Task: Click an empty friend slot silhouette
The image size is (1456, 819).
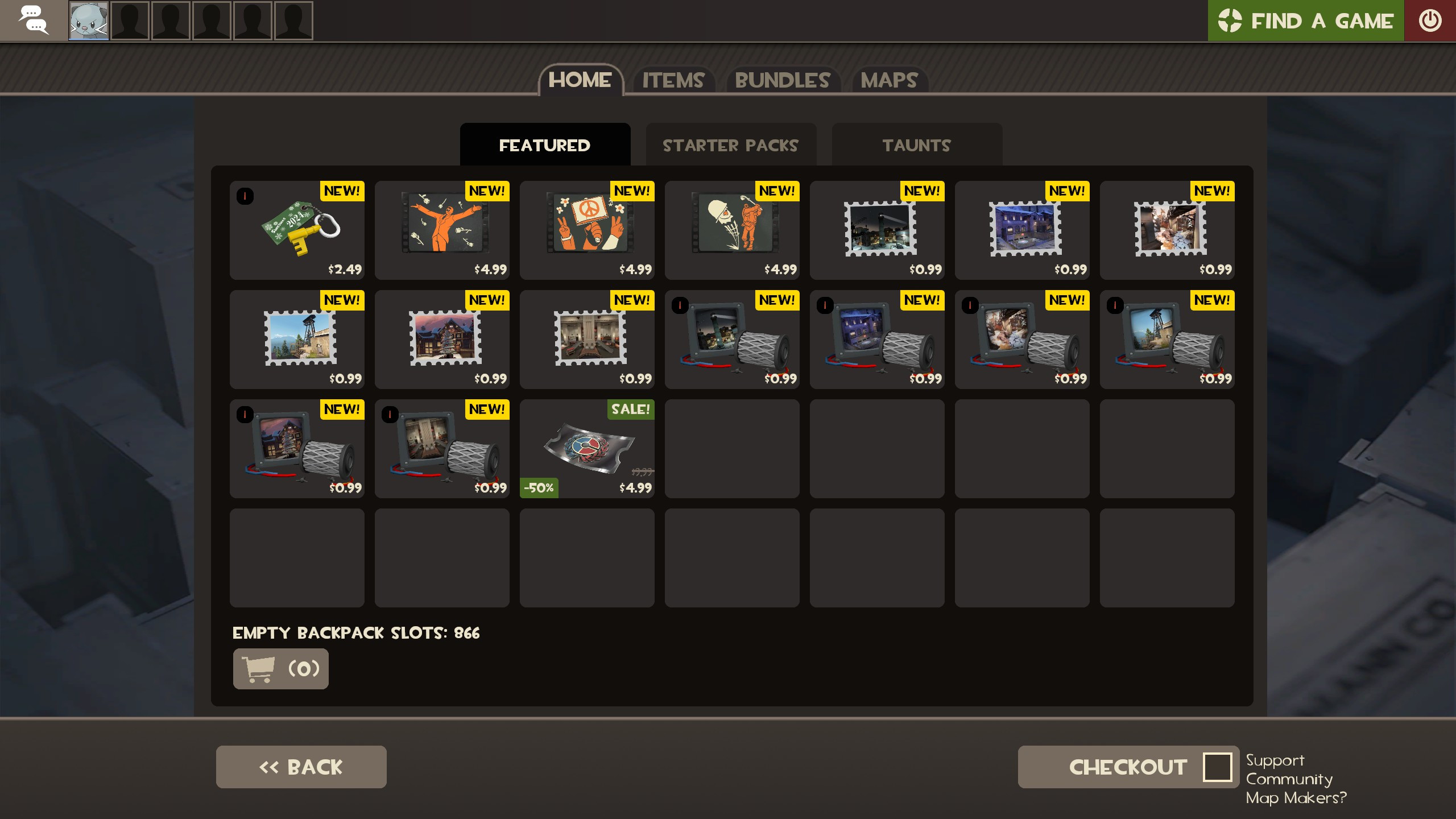Action: pos(130,20)
